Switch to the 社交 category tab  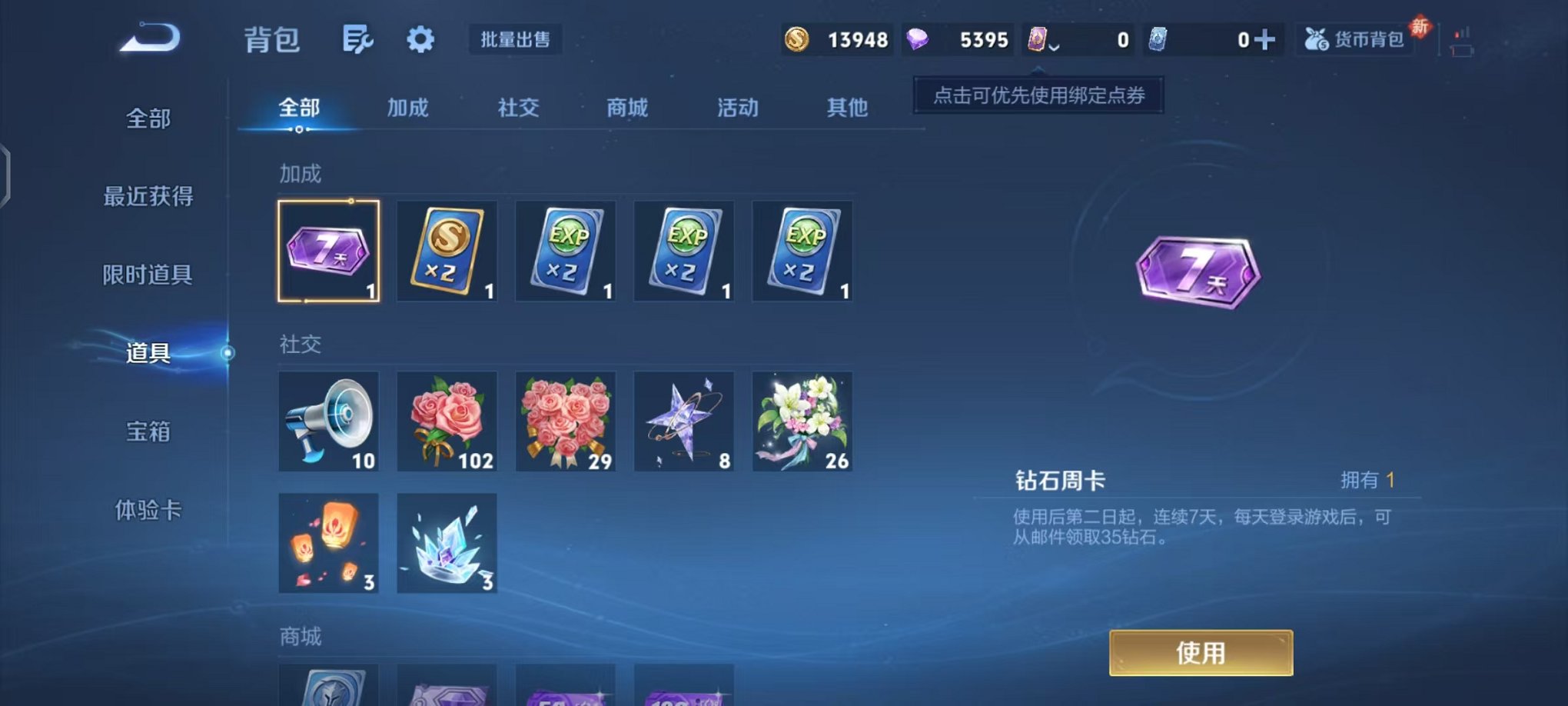point(518,108)
